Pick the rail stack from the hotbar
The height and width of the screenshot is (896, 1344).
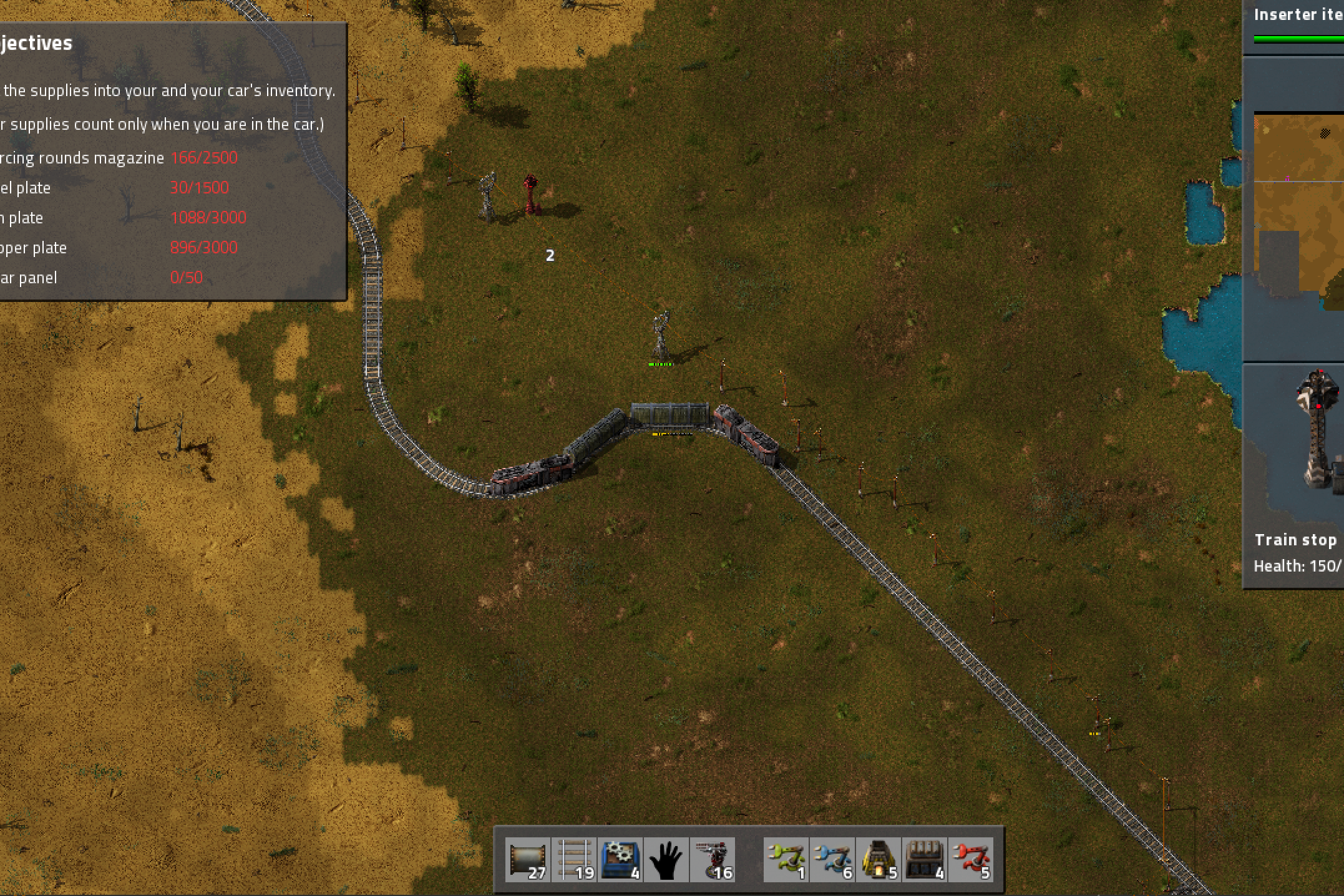point(575,860)
